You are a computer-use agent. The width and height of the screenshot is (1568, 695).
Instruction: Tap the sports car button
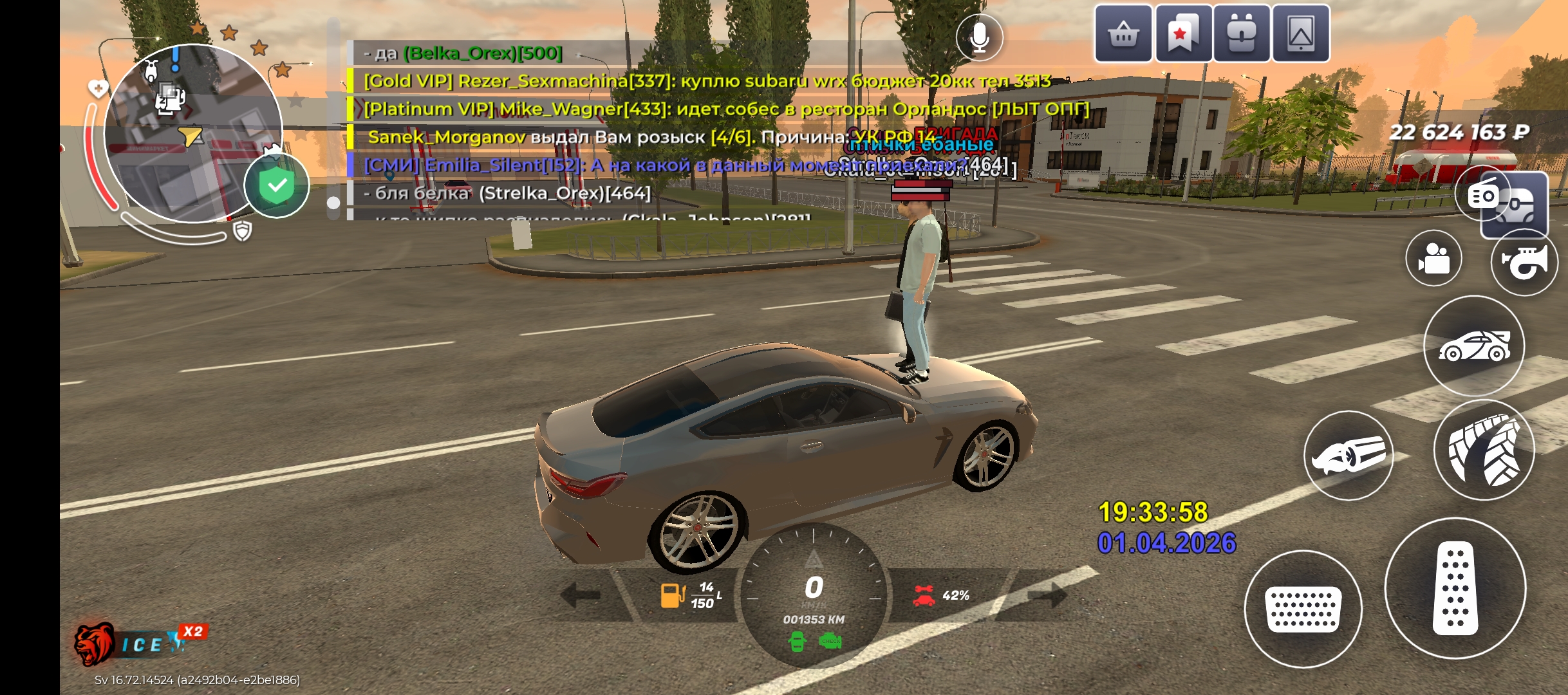click(x=1474, y=346)
